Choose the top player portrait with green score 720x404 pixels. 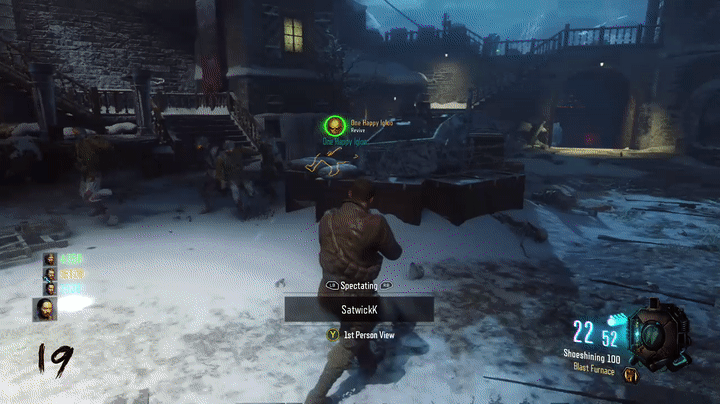pyautogui.click(x=49, y=259)
